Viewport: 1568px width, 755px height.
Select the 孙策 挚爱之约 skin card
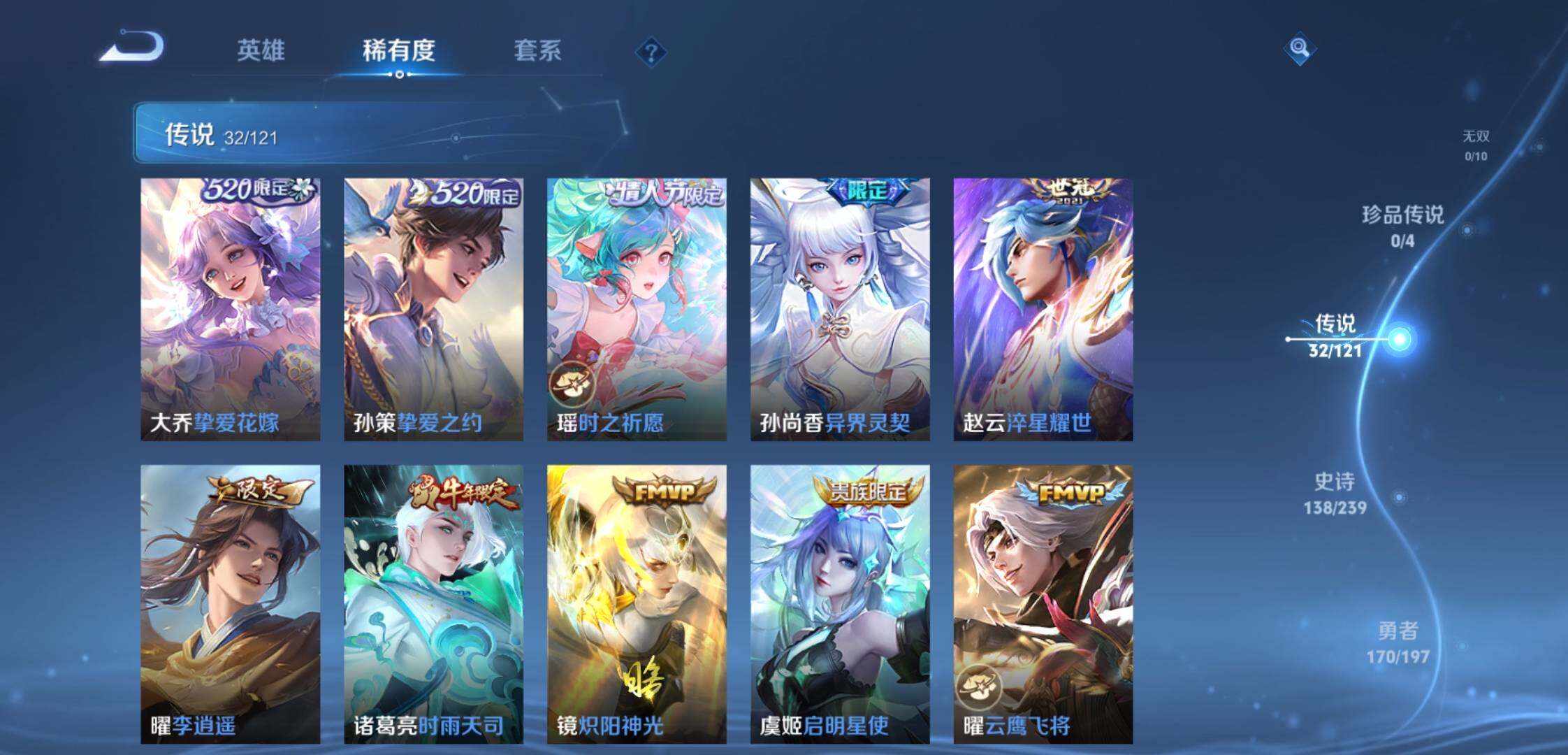[x=433, y=309]
